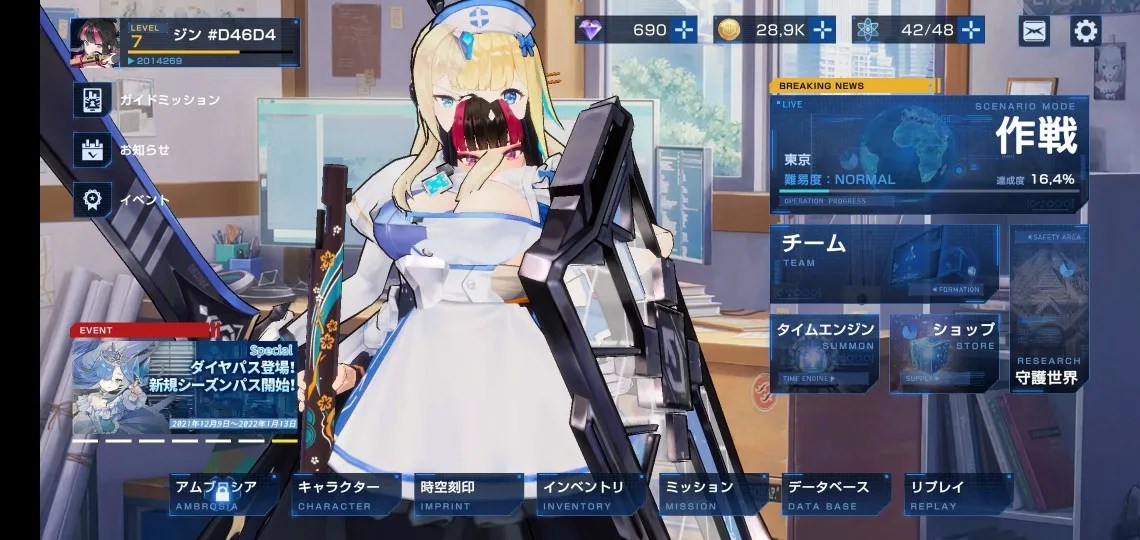
Task: Open the チーム team formation panel
Action: (x=884, y=262)
